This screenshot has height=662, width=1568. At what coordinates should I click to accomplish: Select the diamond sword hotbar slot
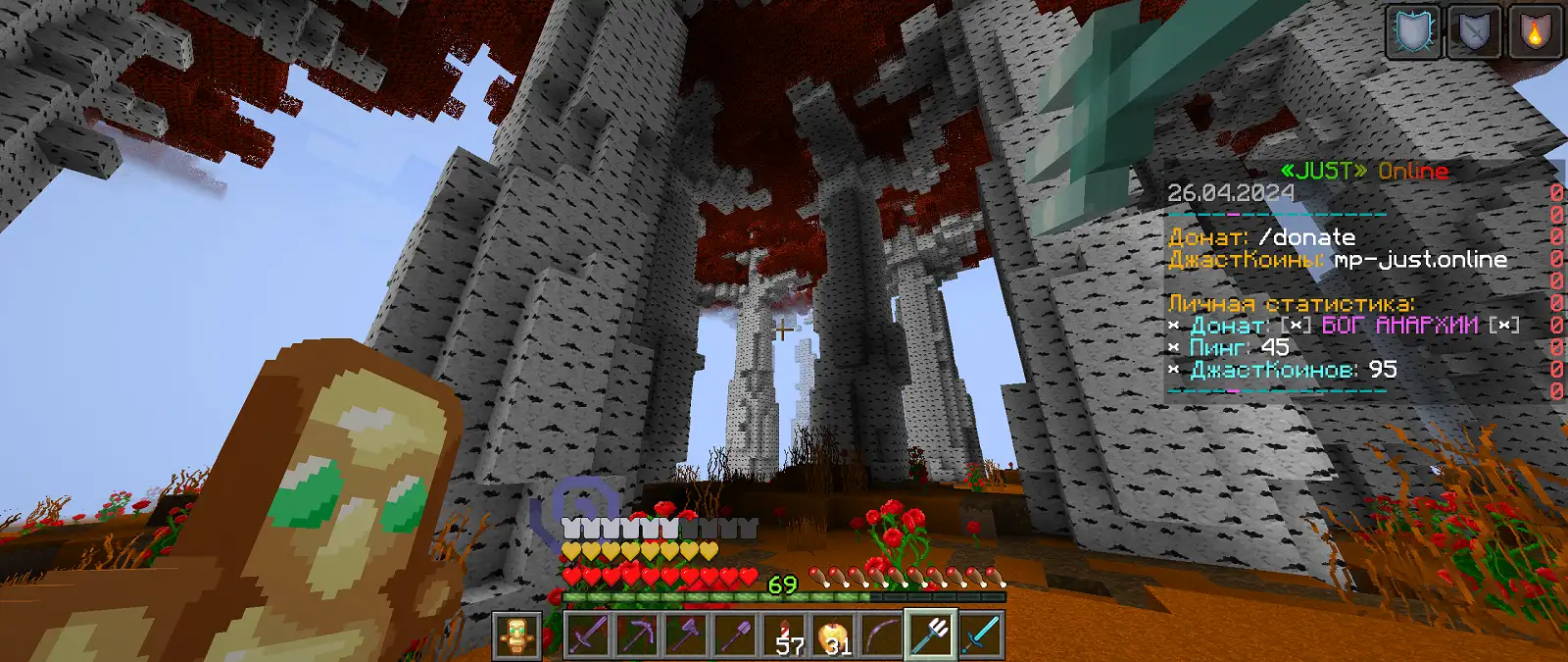(980, 636)
